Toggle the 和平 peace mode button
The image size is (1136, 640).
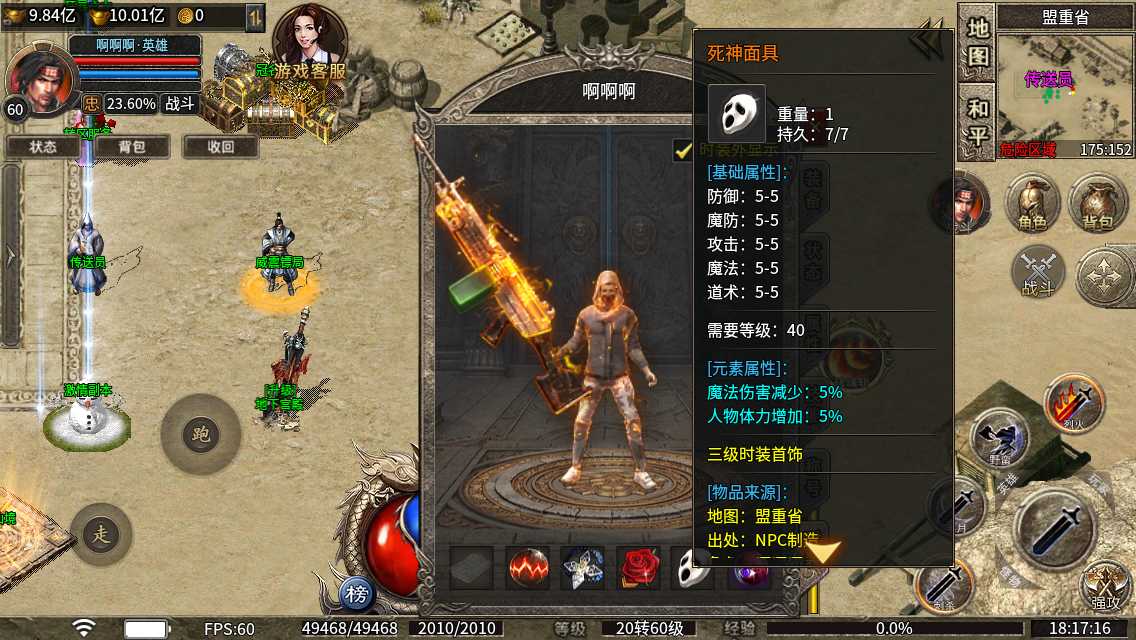977,123
